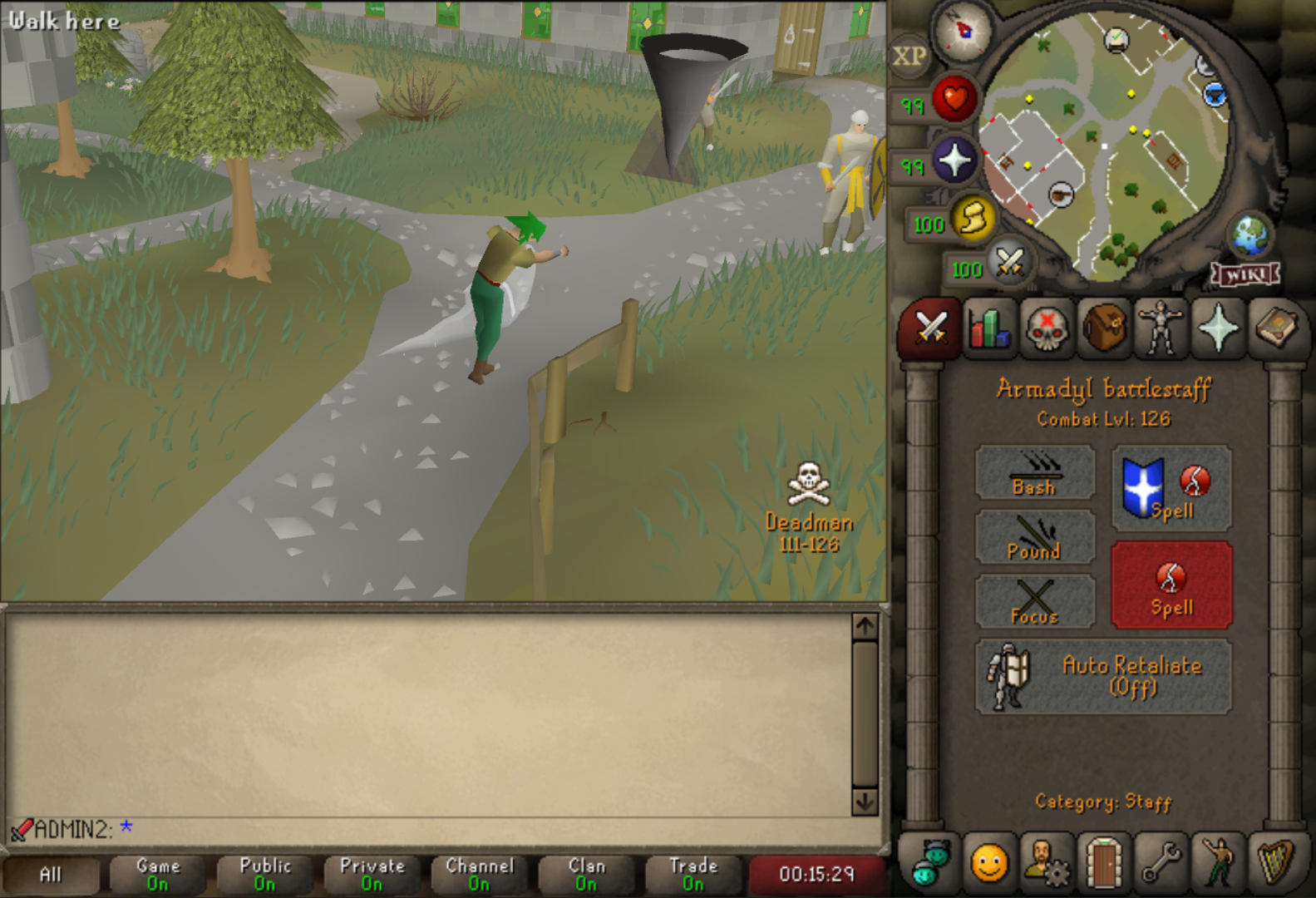Open the Skills tab with bar chart icon
The width and height of the screenshot is (1316, 898).
click(x=988, y=329)
